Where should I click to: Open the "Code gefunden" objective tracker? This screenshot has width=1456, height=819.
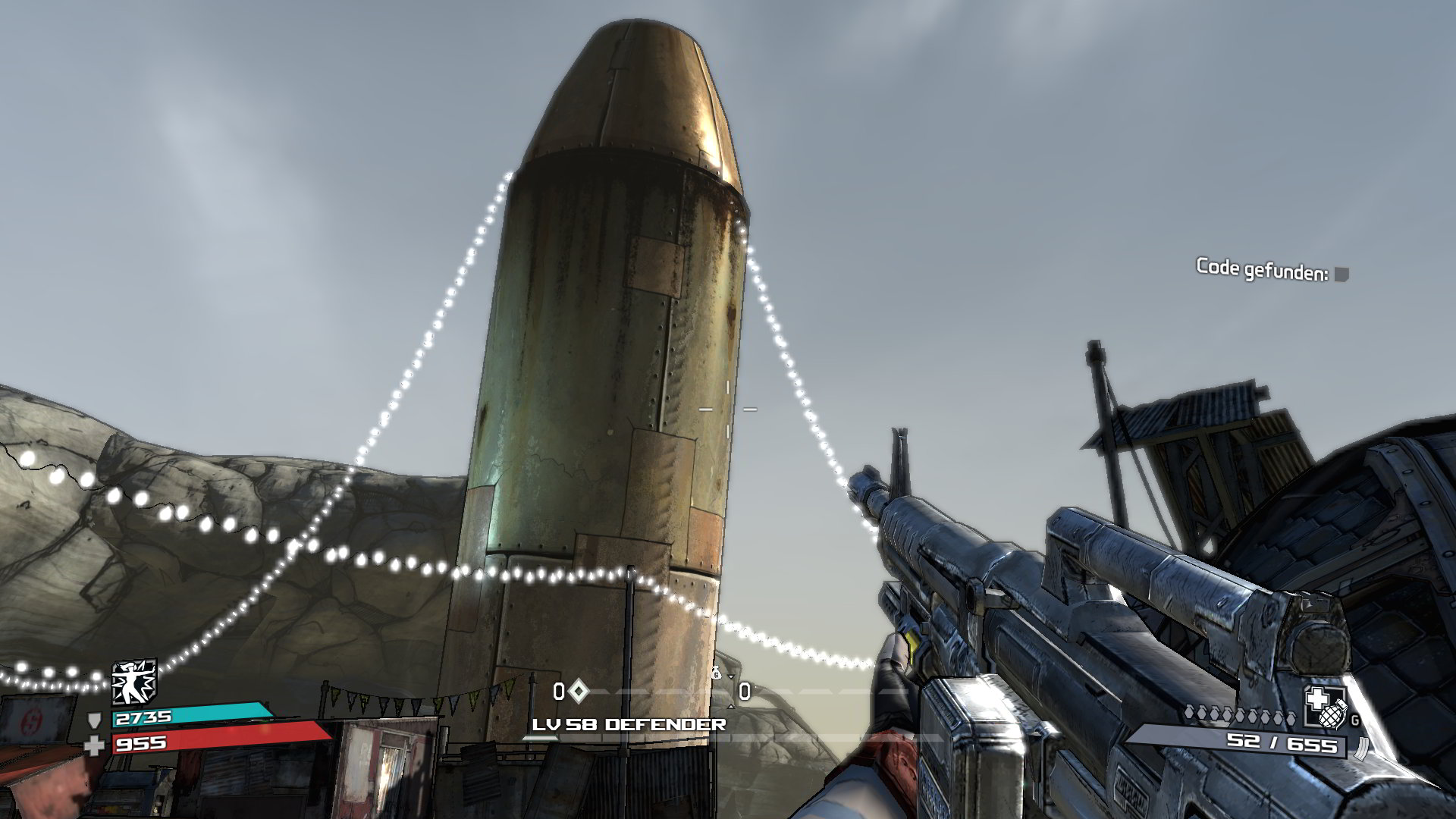1271,269
